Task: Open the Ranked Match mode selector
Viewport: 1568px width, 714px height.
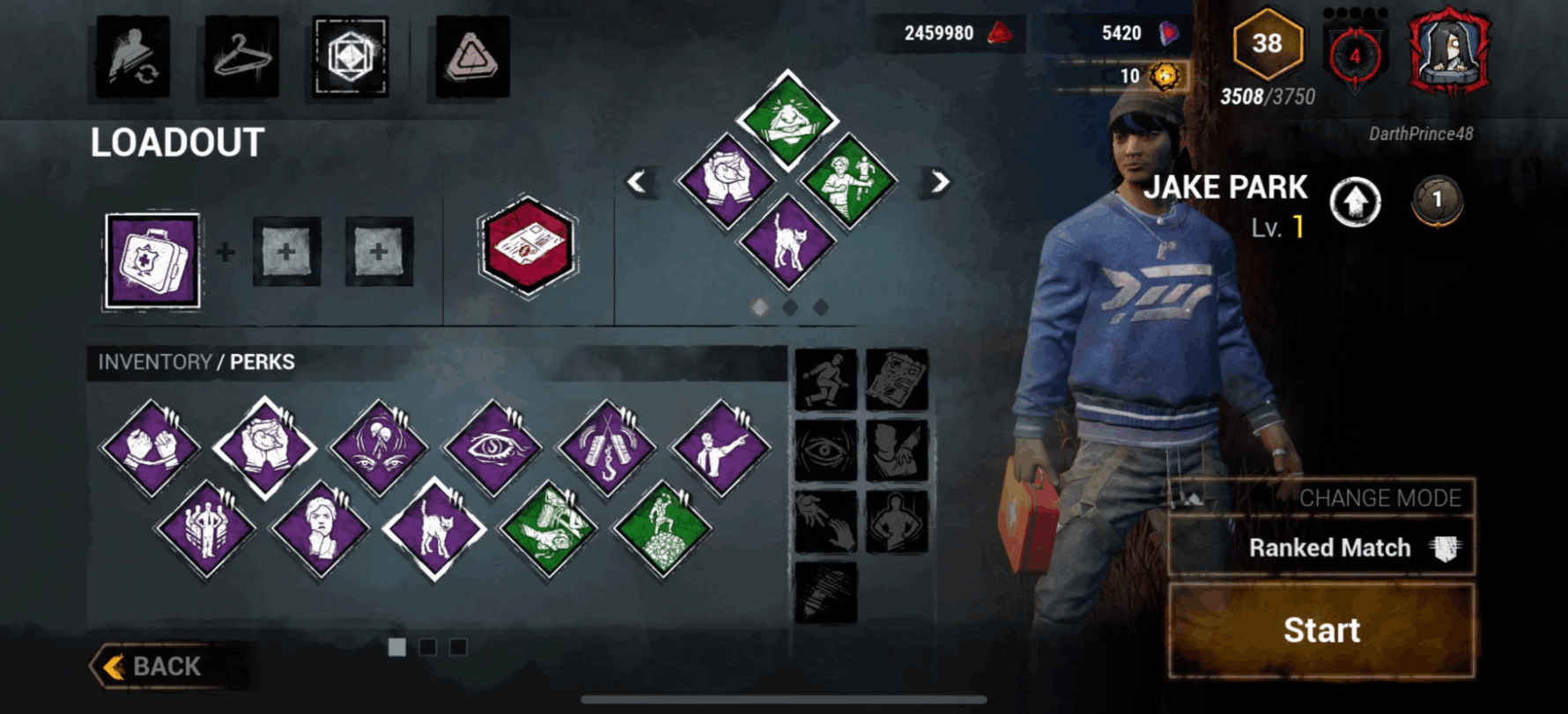Action: (x=1320, y=548)
